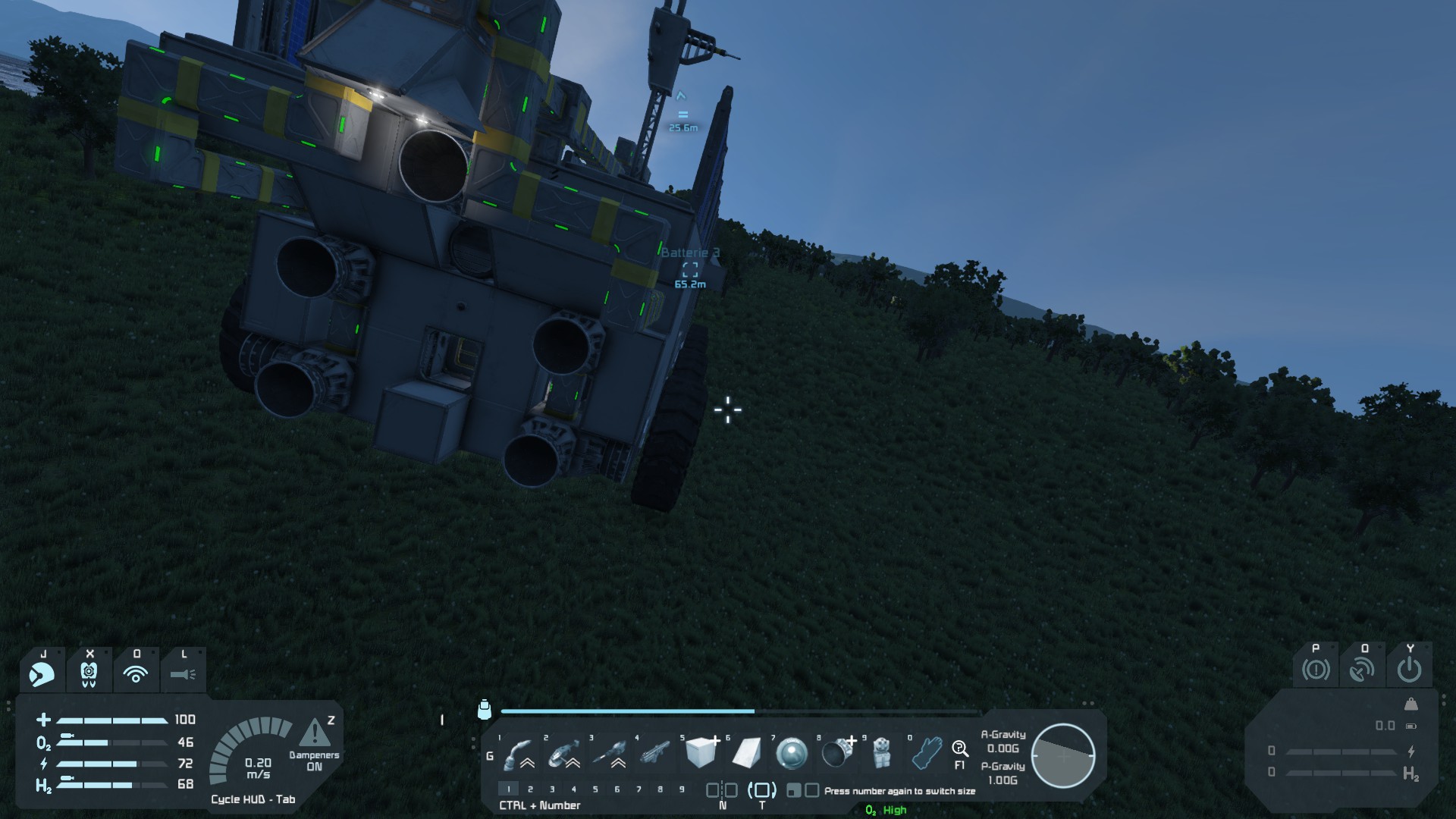Equip the rifle from the hotbar
Viewport: 1456px width, 819px height.
pos(655,753)
